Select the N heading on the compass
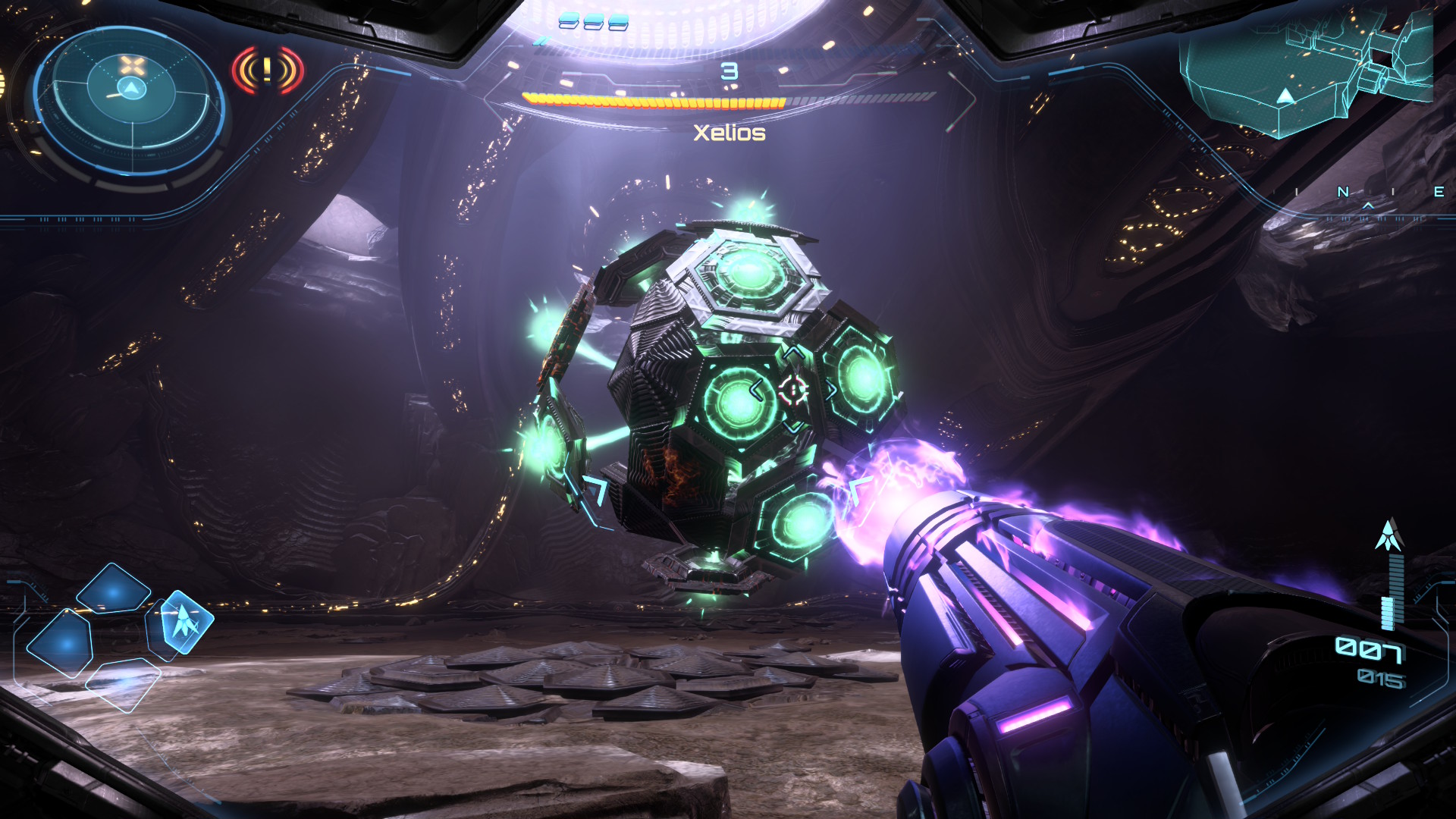 (x=1343, y=191)
